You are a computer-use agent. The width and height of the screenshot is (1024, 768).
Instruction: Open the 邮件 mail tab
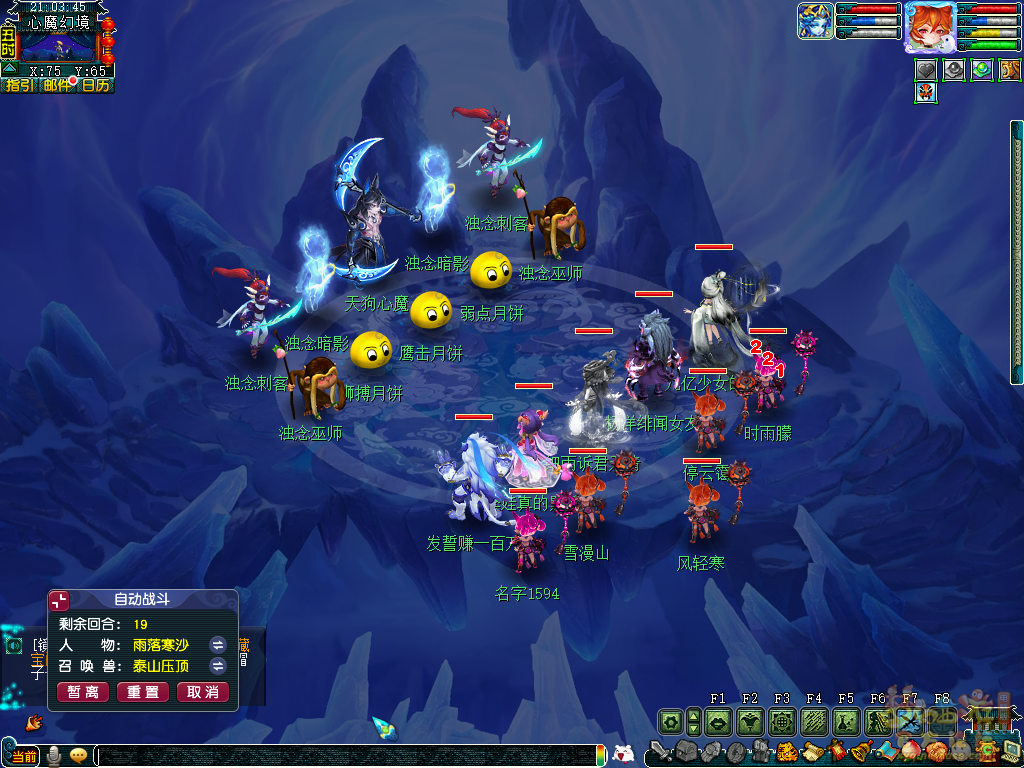57,86
